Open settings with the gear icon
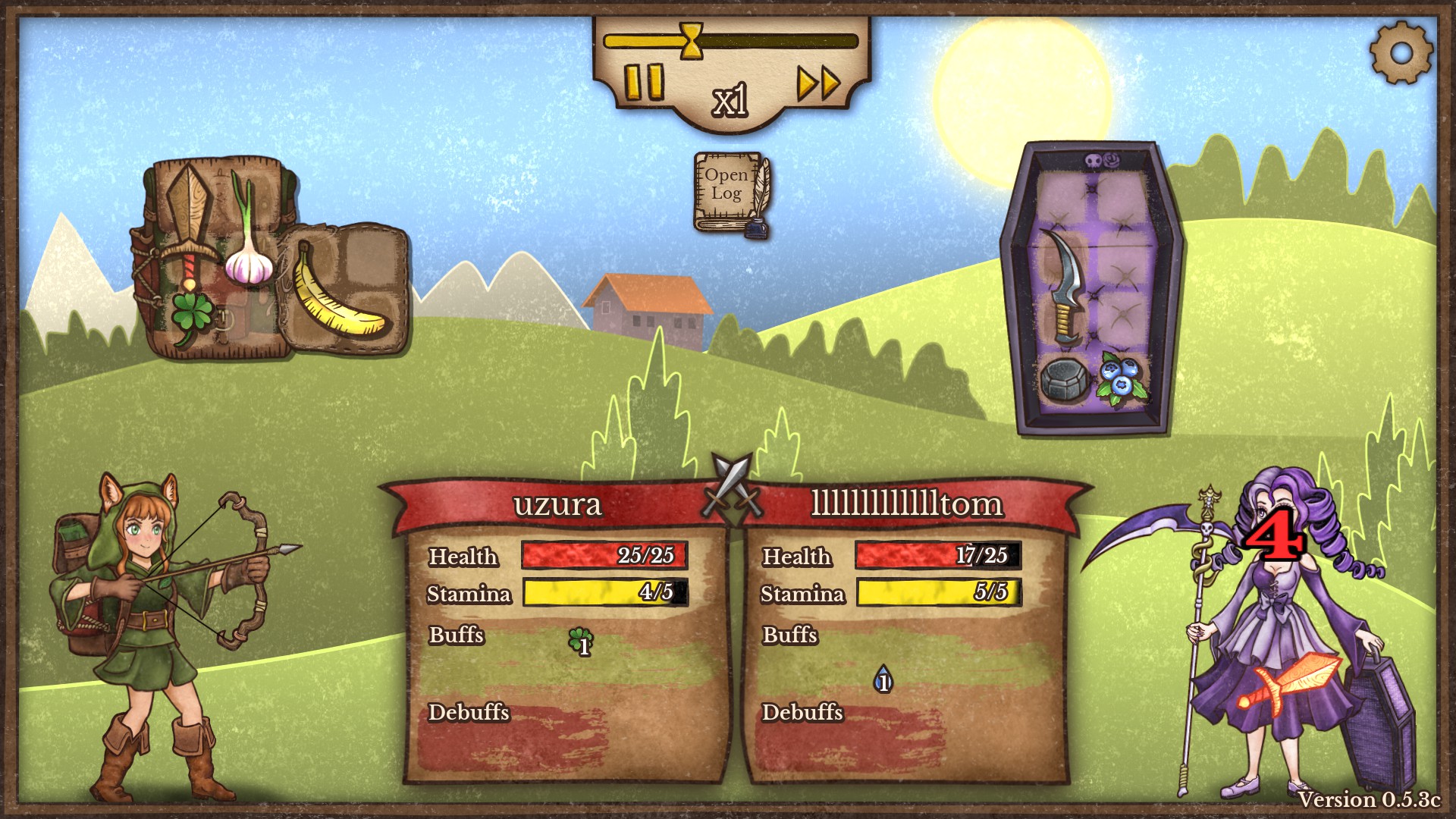 pos(1401,52)
